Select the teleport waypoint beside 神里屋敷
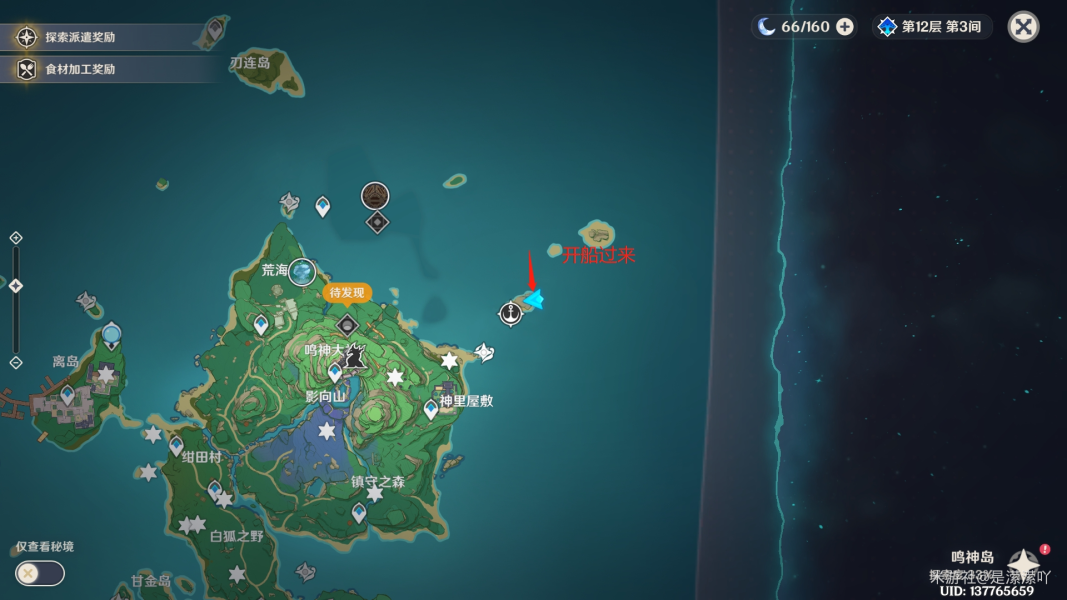The width and height of the screenshot is (1067, 600). [431, 408]
